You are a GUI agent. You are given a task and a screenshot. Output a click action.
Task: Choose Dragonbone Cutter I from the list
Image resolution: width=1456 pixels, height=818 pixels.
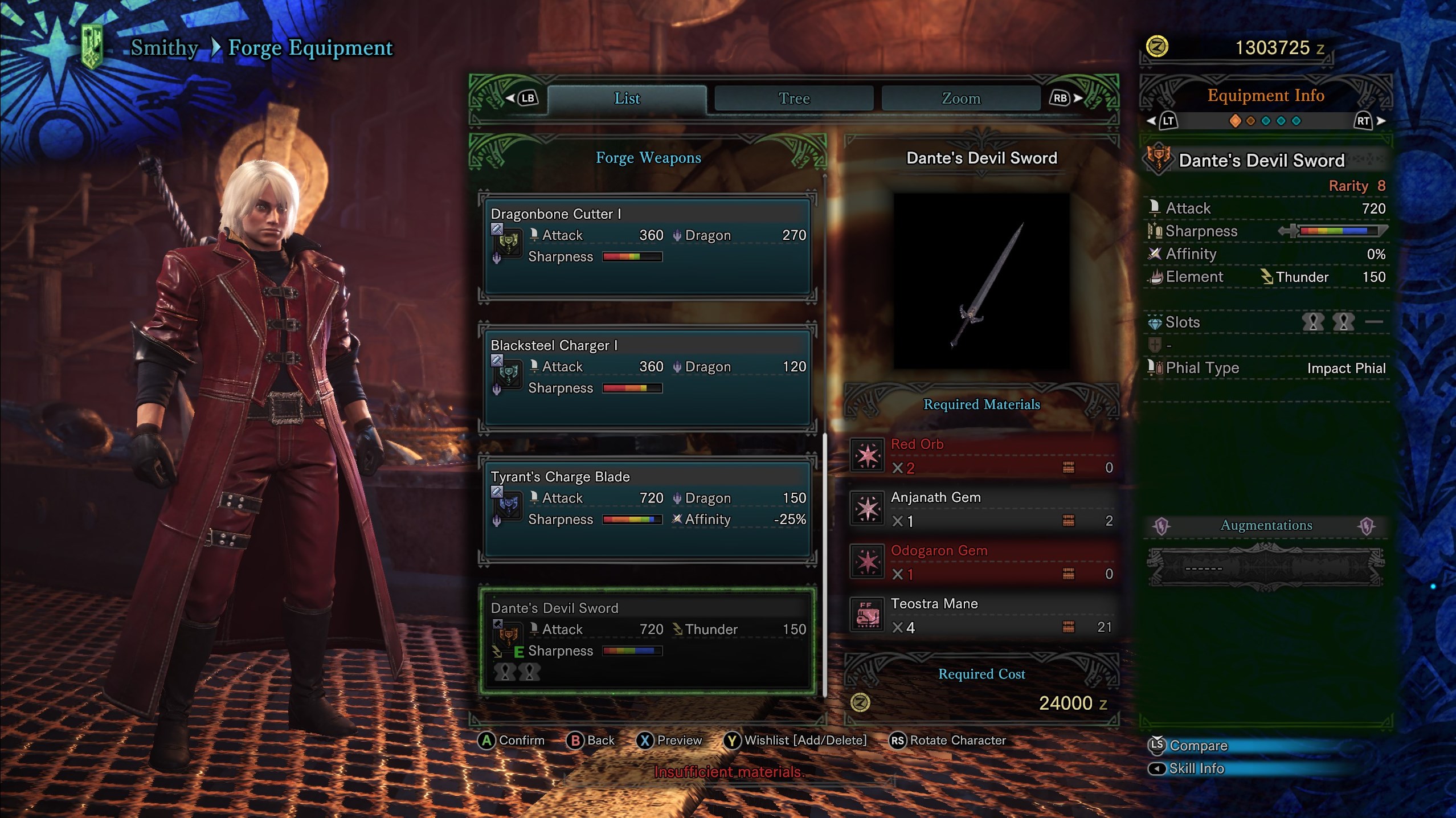[647, 246]
